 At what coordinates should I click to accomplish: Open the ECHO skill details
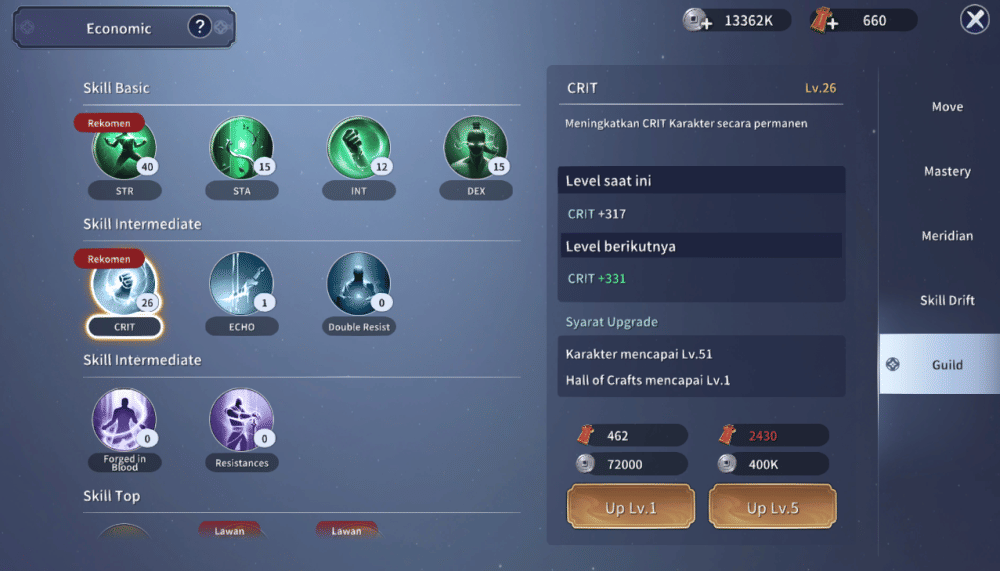click(241, 286)
